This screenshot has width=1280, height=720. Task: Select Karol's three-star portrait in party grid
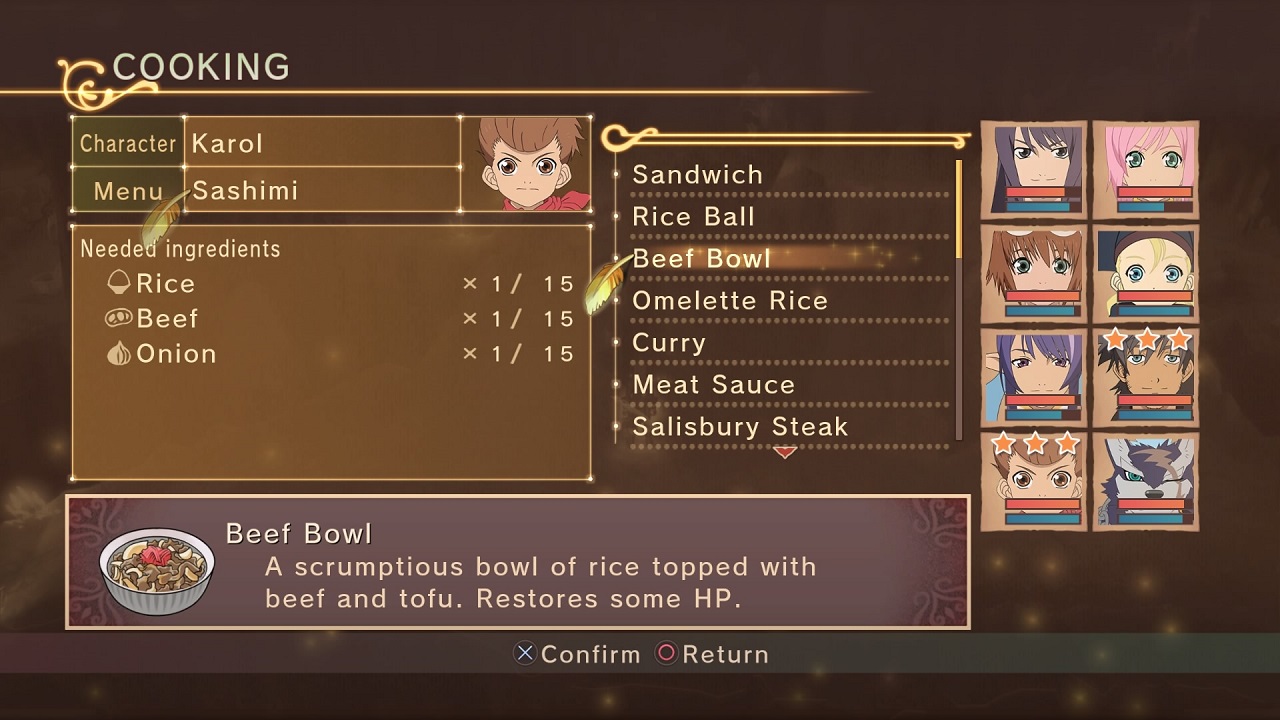pos(1034,482)
